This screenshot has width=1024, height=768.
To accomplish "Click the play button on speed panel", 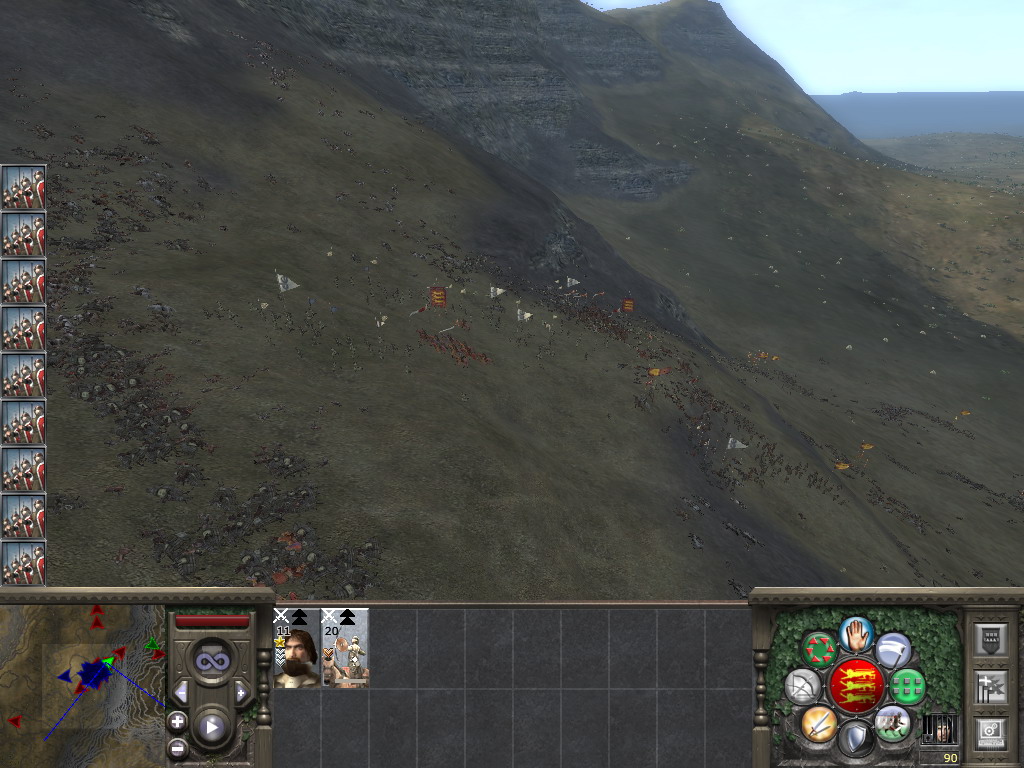I will (212, 727).
